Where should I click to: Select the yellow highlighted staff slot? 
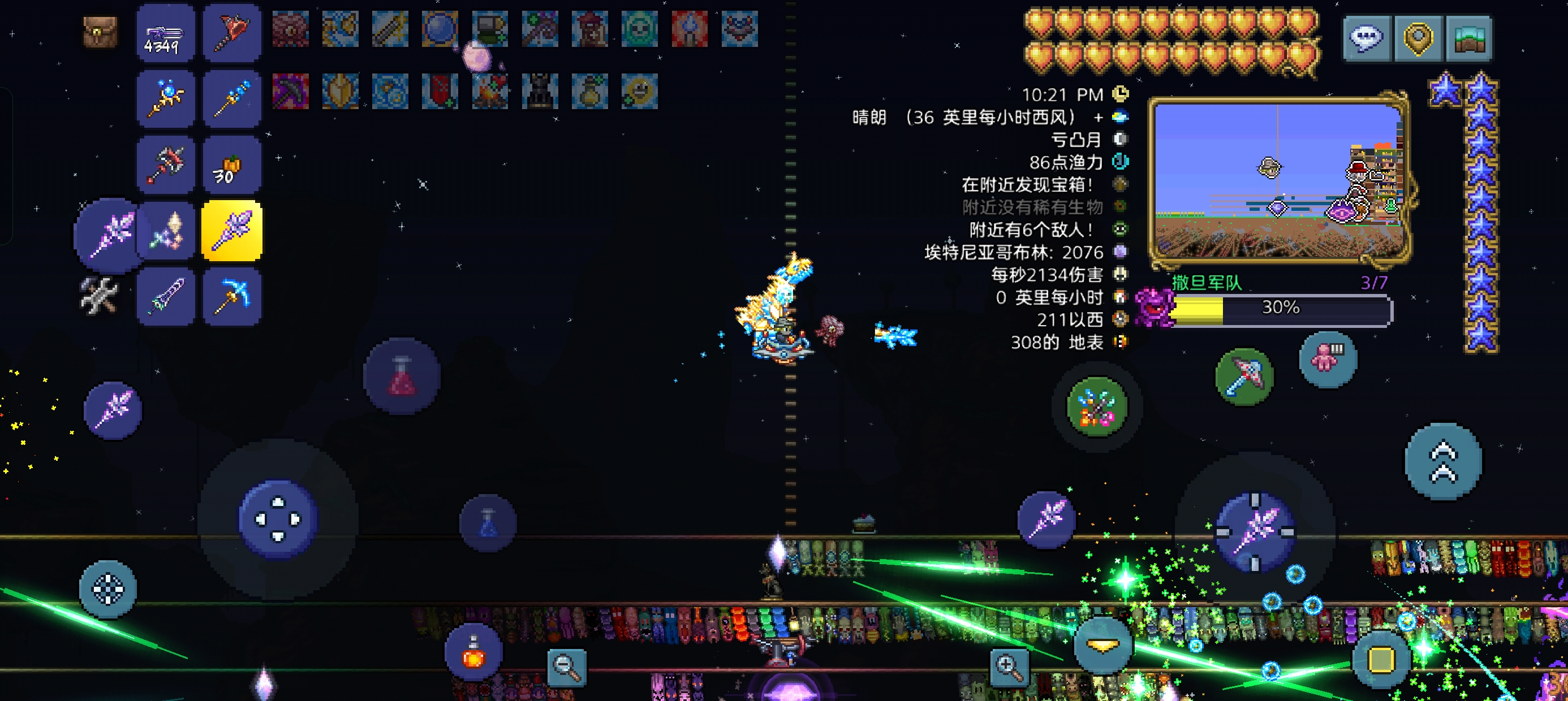click(231, 231)
